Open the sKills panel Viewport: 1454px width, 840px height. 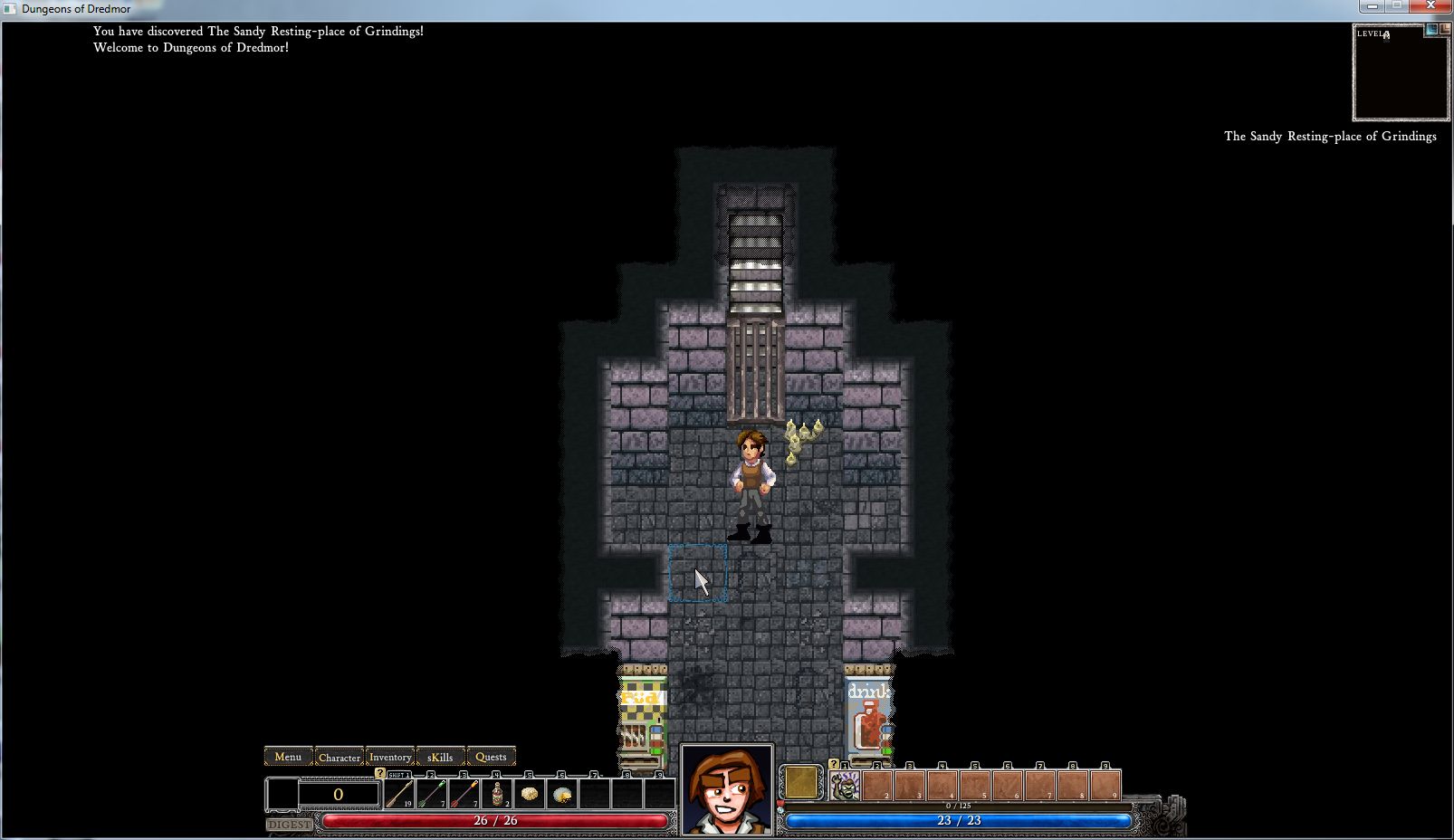click(x=440, y=757)
